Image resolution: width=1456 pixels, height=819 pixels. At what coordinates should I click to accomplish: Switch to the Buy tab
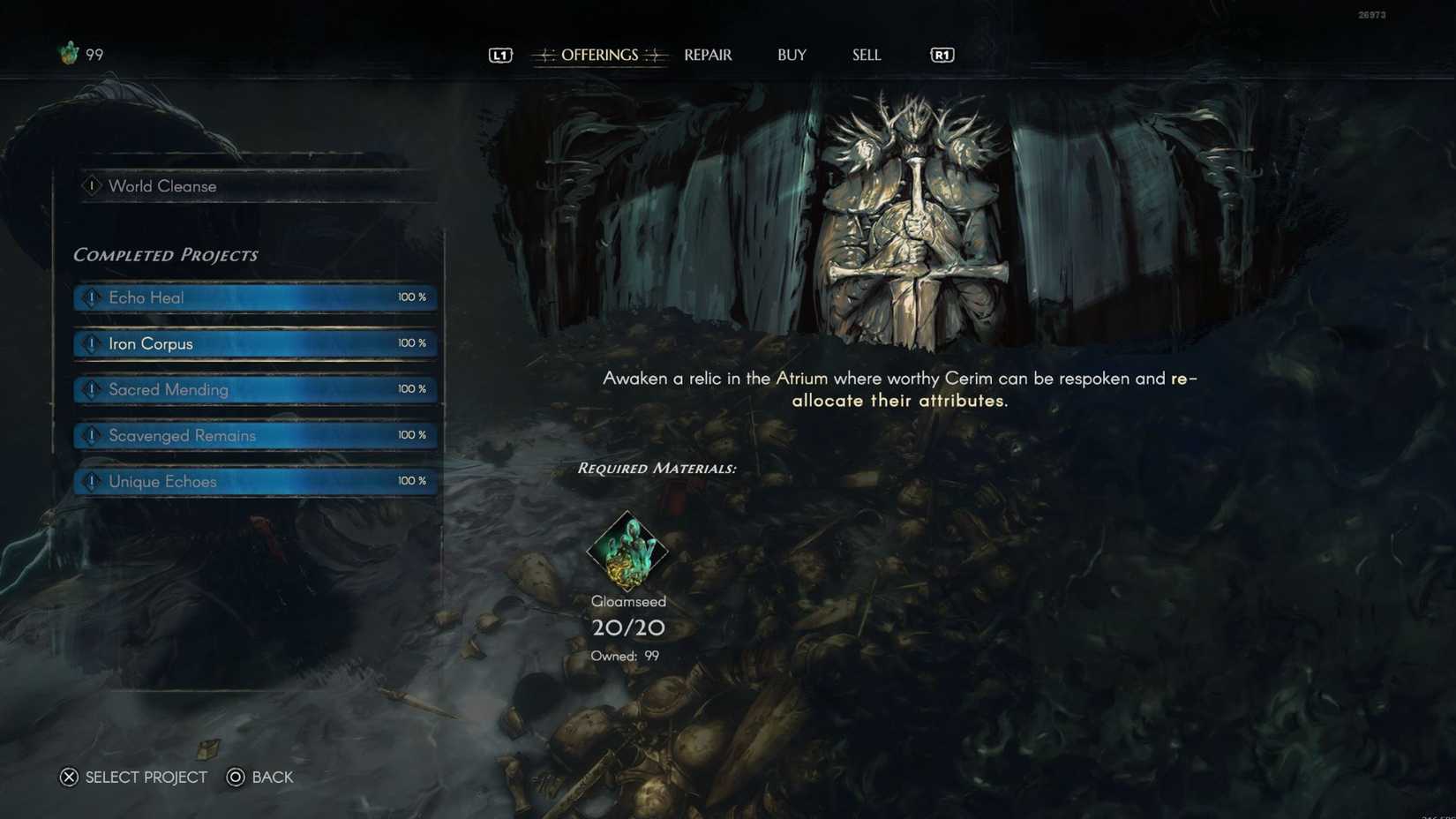point(792,55)
